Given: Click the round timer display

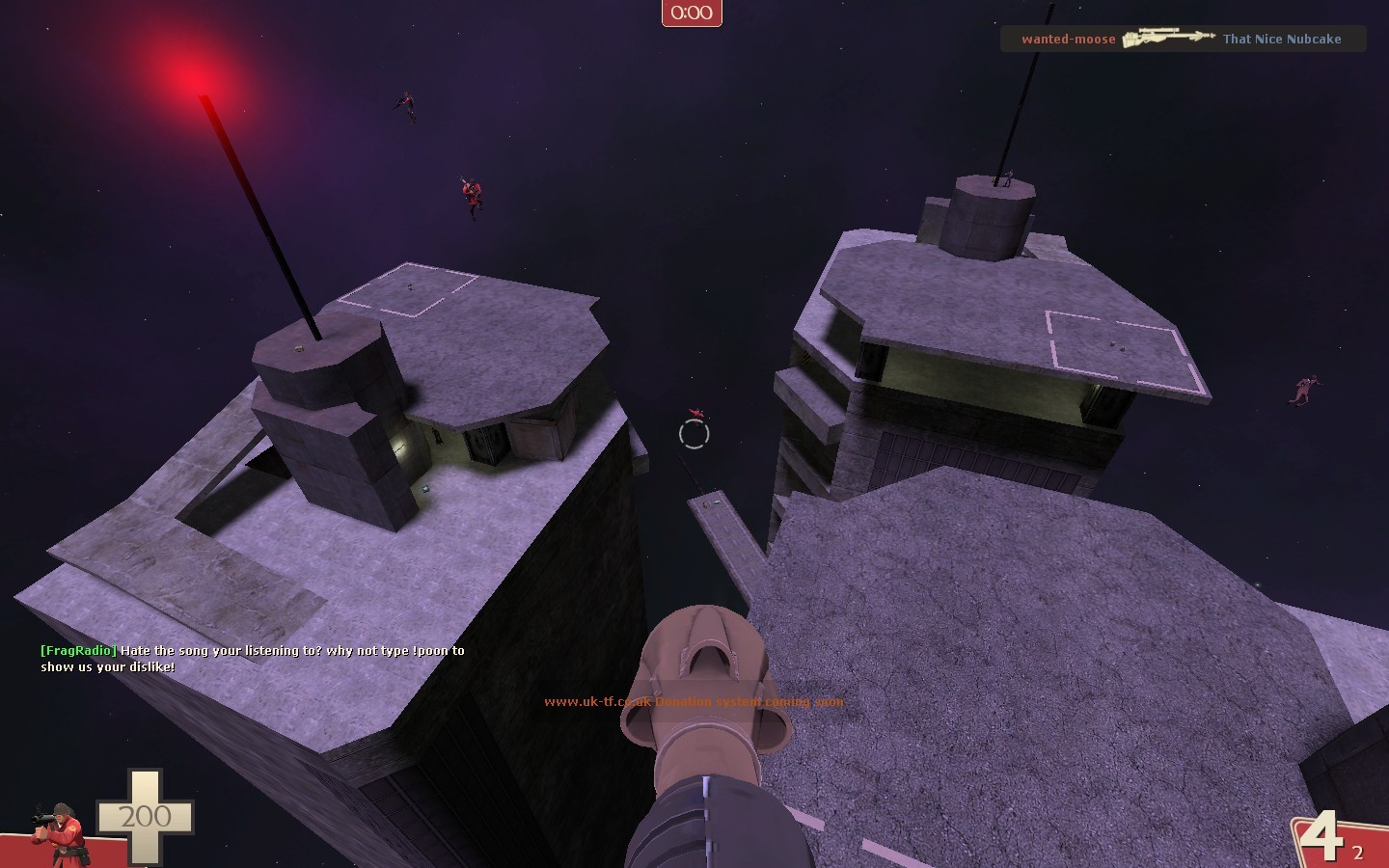Looking at the screenshot, I should [692, 13].
